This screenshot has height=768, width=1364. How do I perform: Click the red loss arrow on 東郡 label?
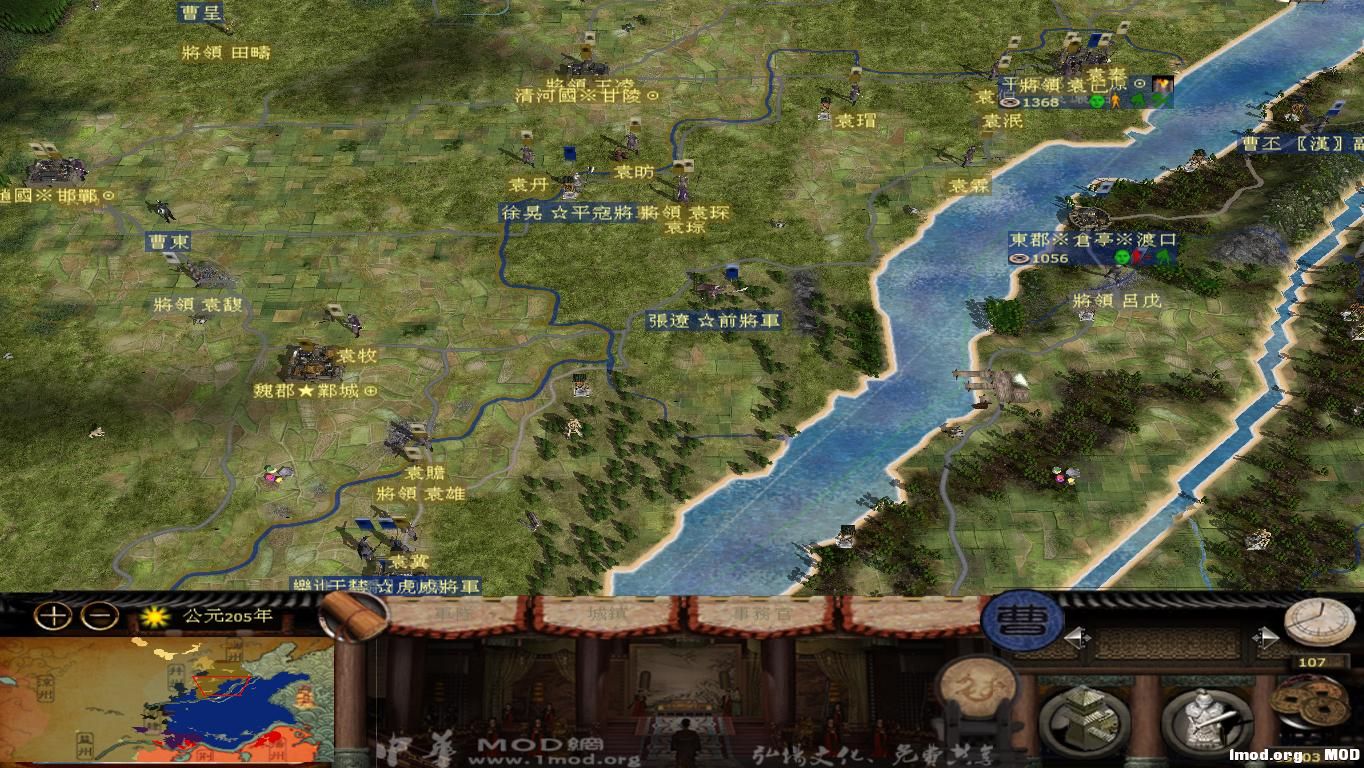click(x=1139, y=257)
